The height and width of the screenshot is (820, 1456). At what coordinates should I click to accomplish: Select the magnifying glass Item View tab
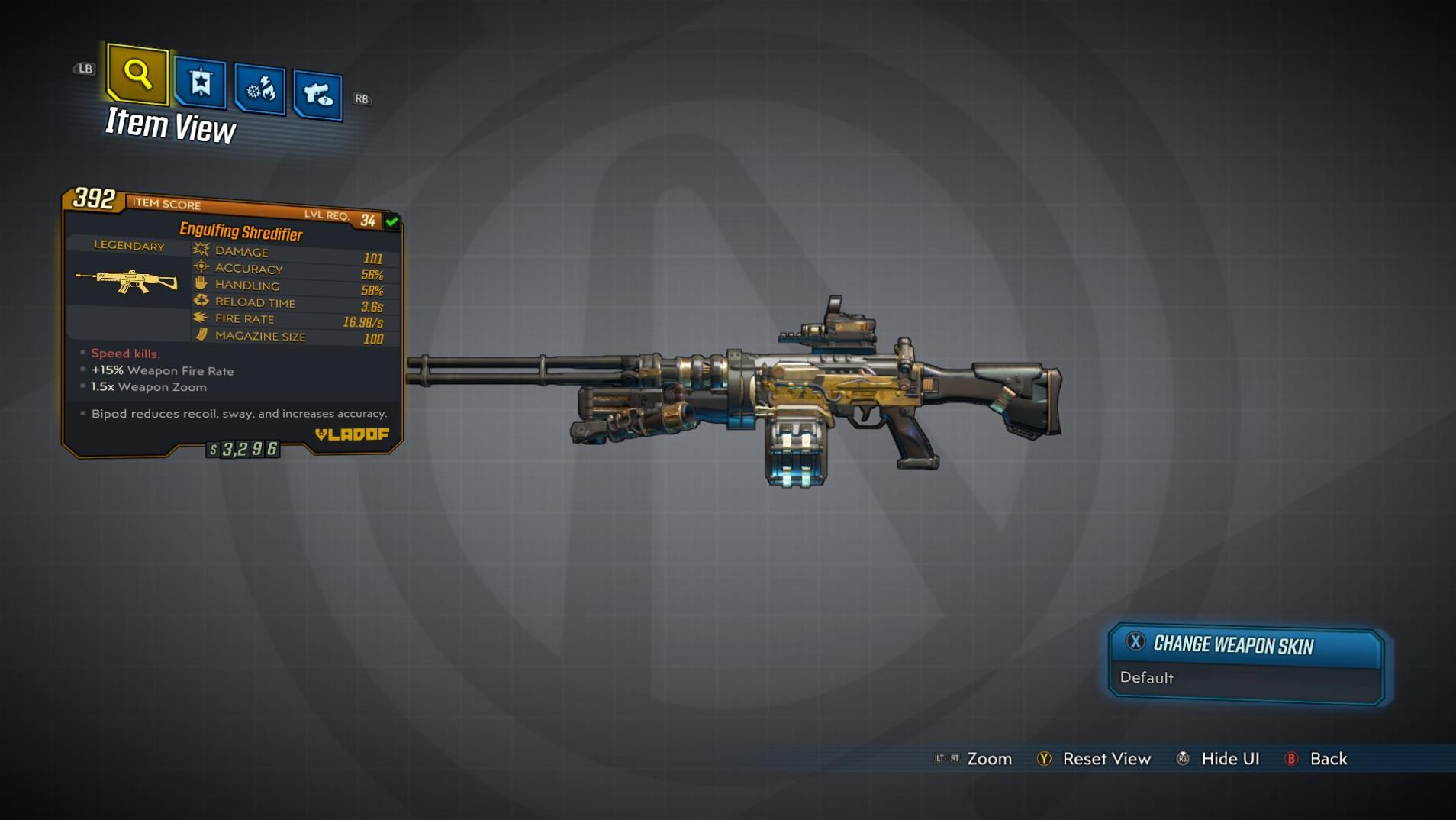point(137,74)
